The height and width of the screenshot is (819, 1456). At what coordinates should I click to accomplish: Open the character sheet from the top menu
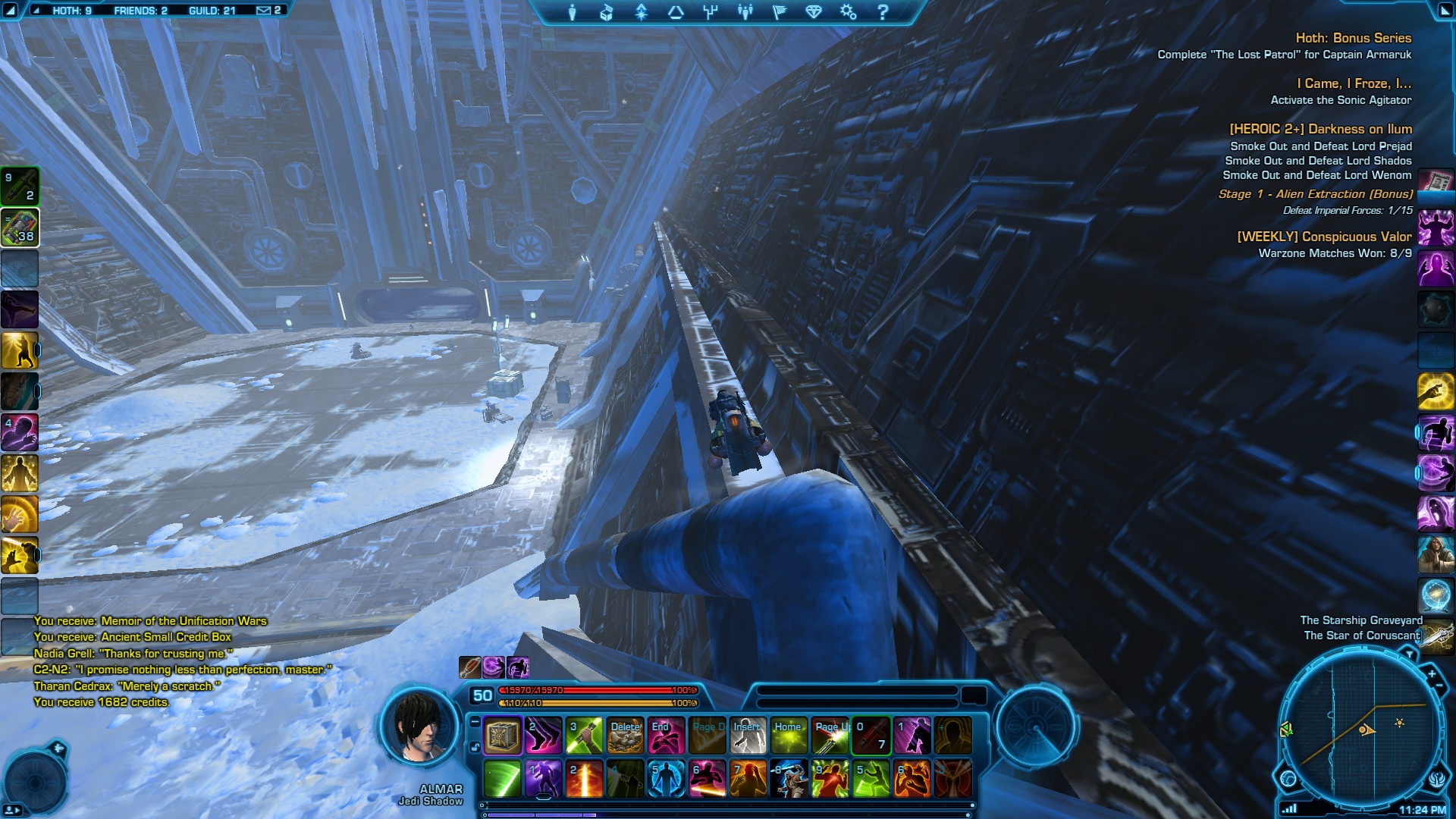tap(573, 12)
